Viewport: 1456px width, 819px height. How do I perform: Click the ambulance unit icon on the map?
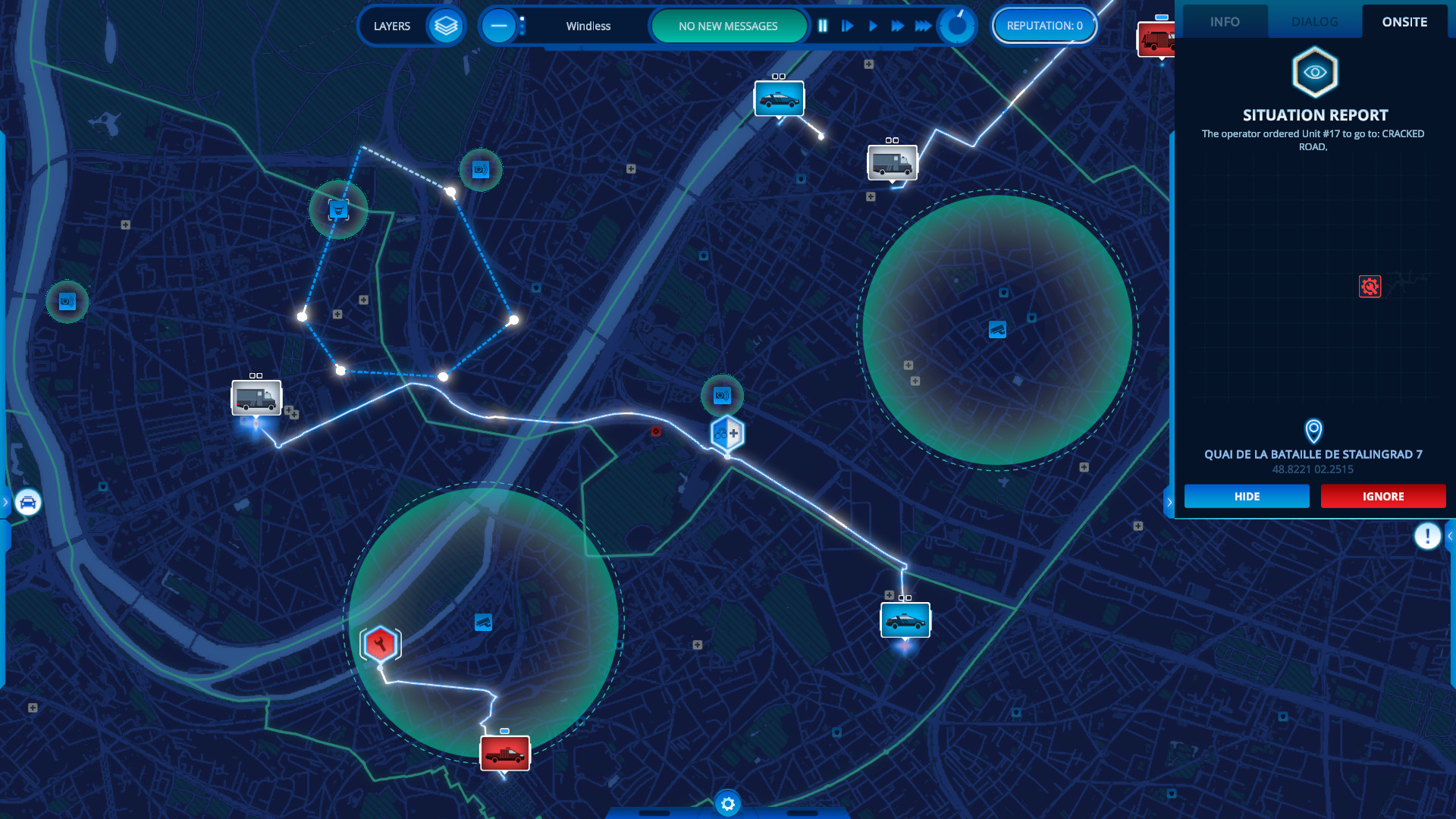click(891, 162)
